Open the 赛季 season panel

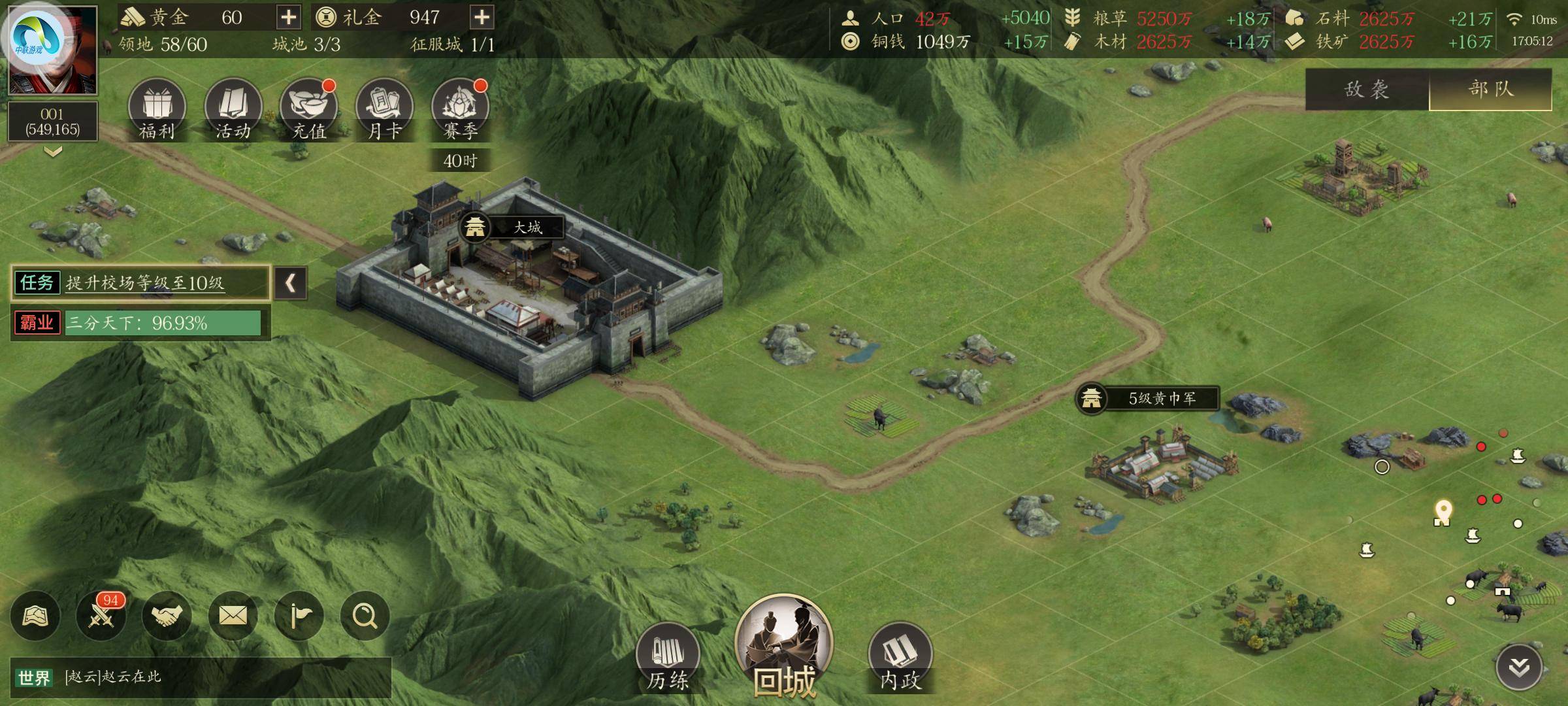pos(460,109)
